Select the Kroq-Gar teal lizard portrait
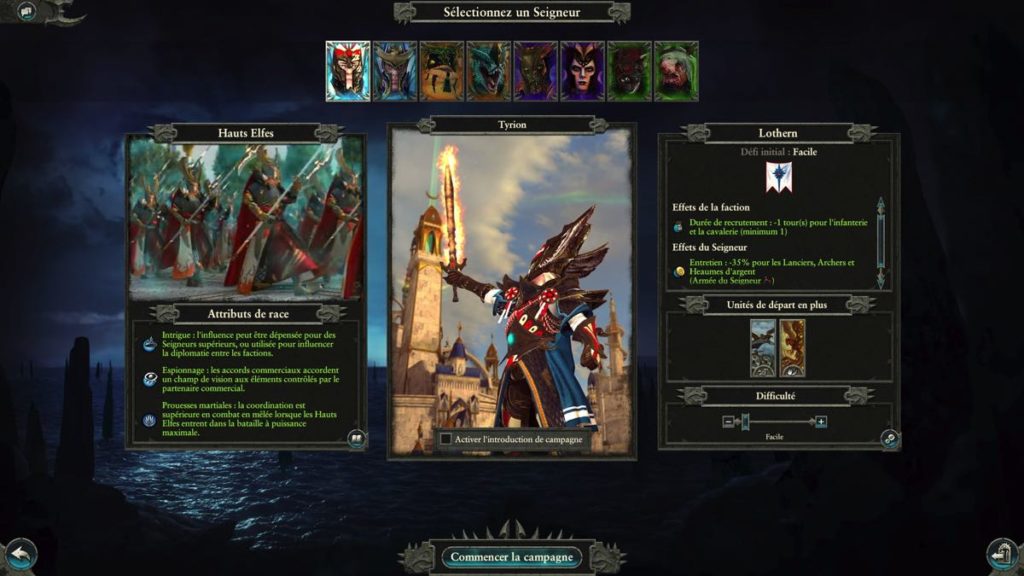1024x576 pixels. pos(488,70)
